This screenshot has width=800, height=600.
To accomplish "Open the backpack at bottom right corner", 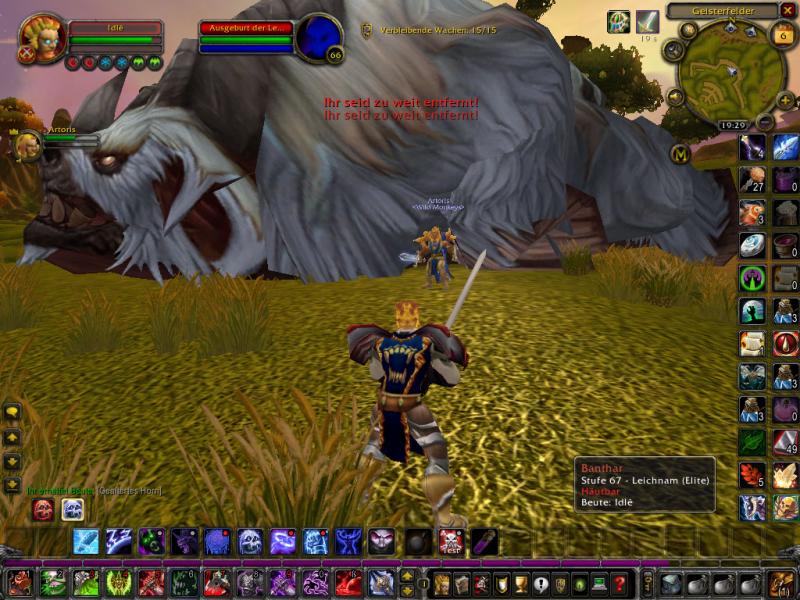I will click(x=780, y=584).
